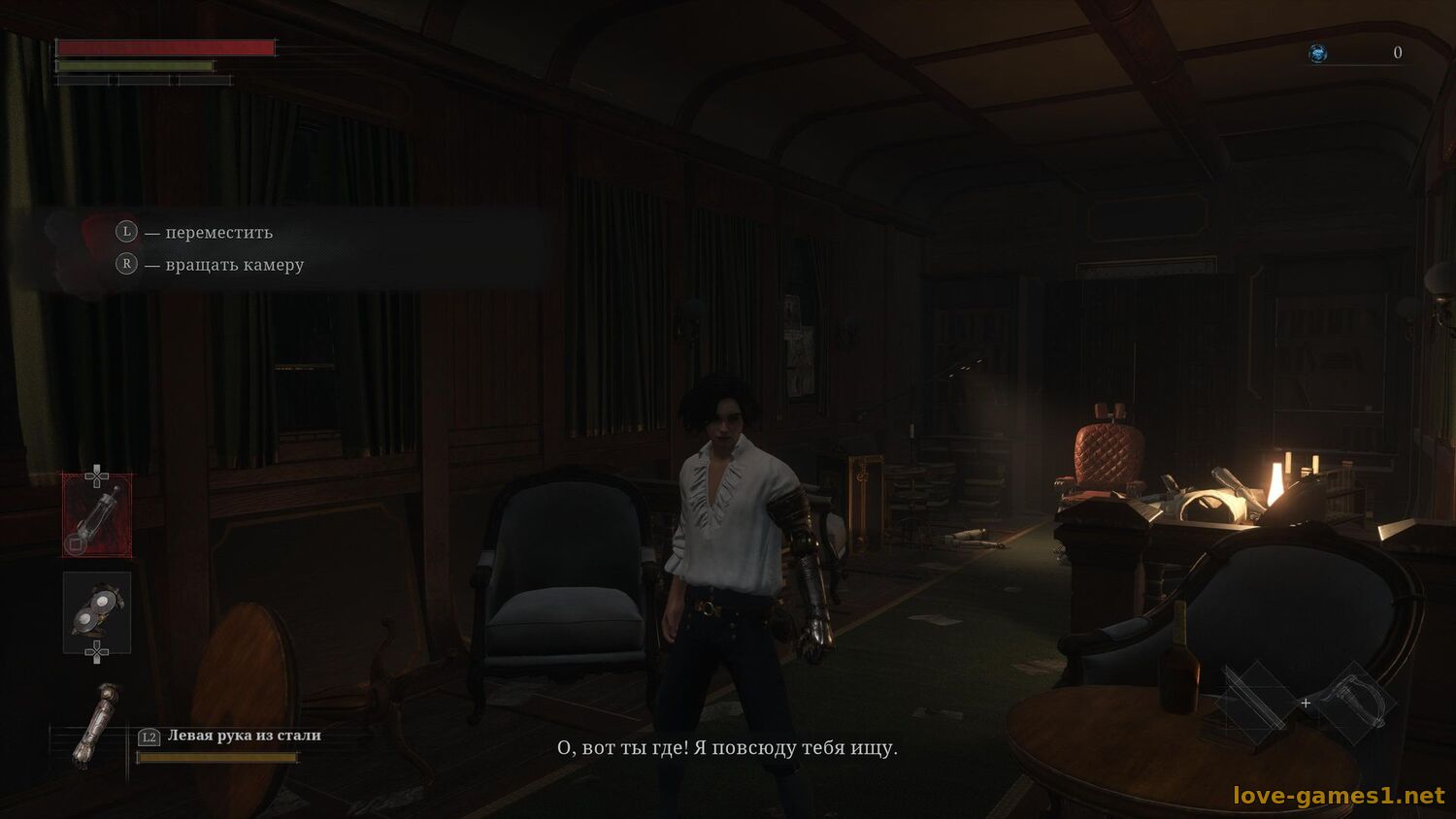Select the Pulse Cell syringe item slot
This screenshot has width=1456, height=819.
pyautogui.click(x=97, y=515)
